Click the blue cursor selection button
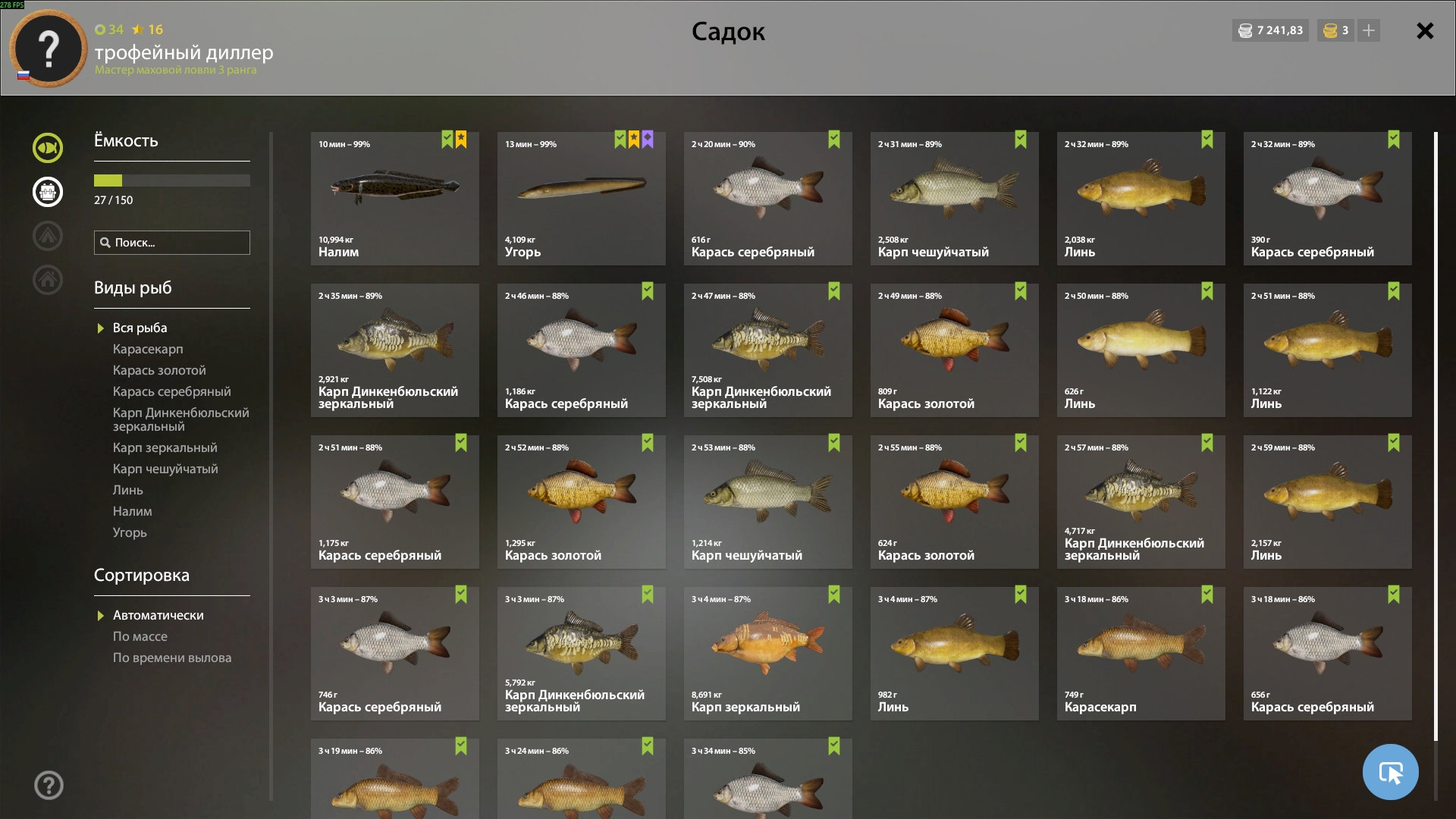This screenshot has width=1456, height=819. (x=1390, y=772)
